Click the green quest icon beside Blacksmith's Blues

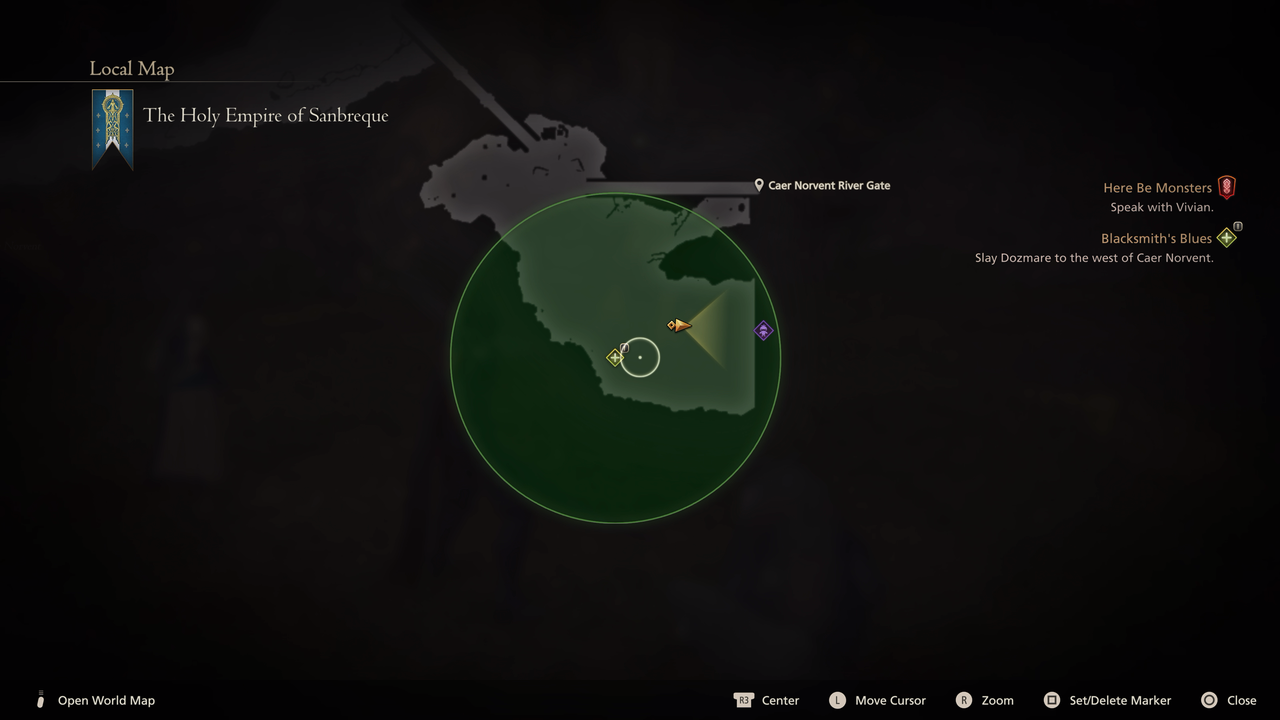coord(1226,238)
